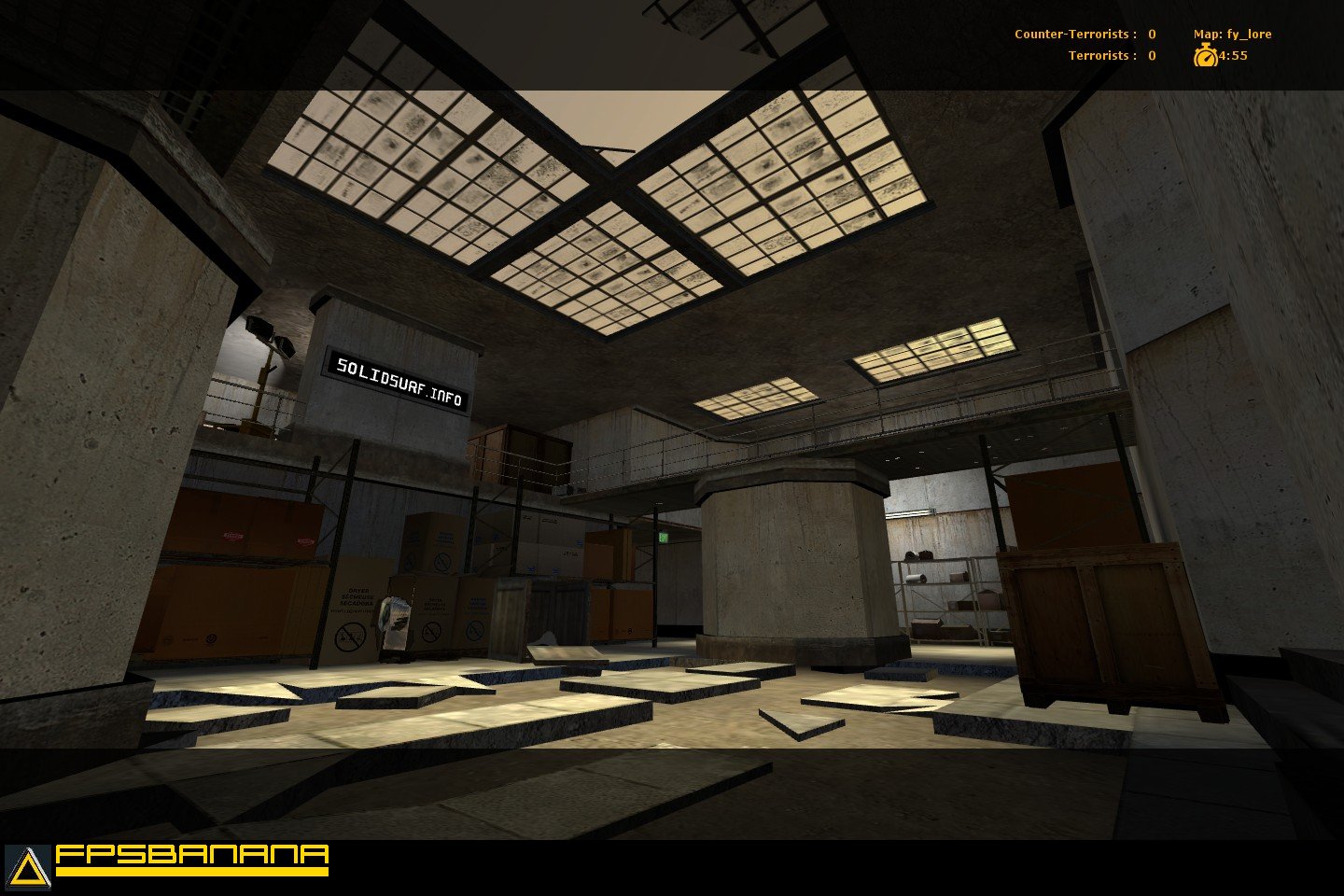Select the FPSBANANA triangle logo icon
The image size is (1344, 896).
[x=26, y=863]
